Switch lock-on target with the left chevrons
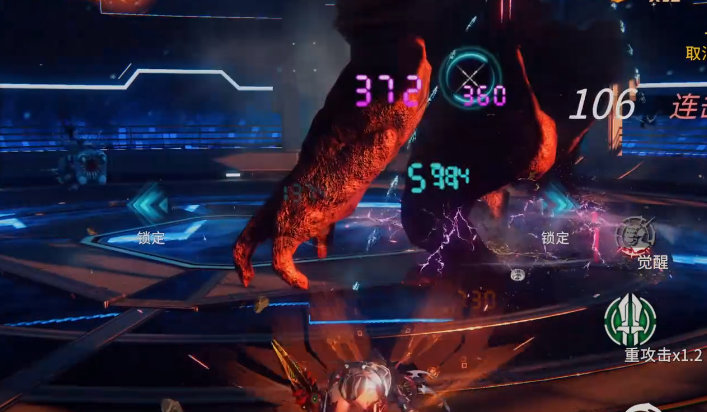 point(149,203)
